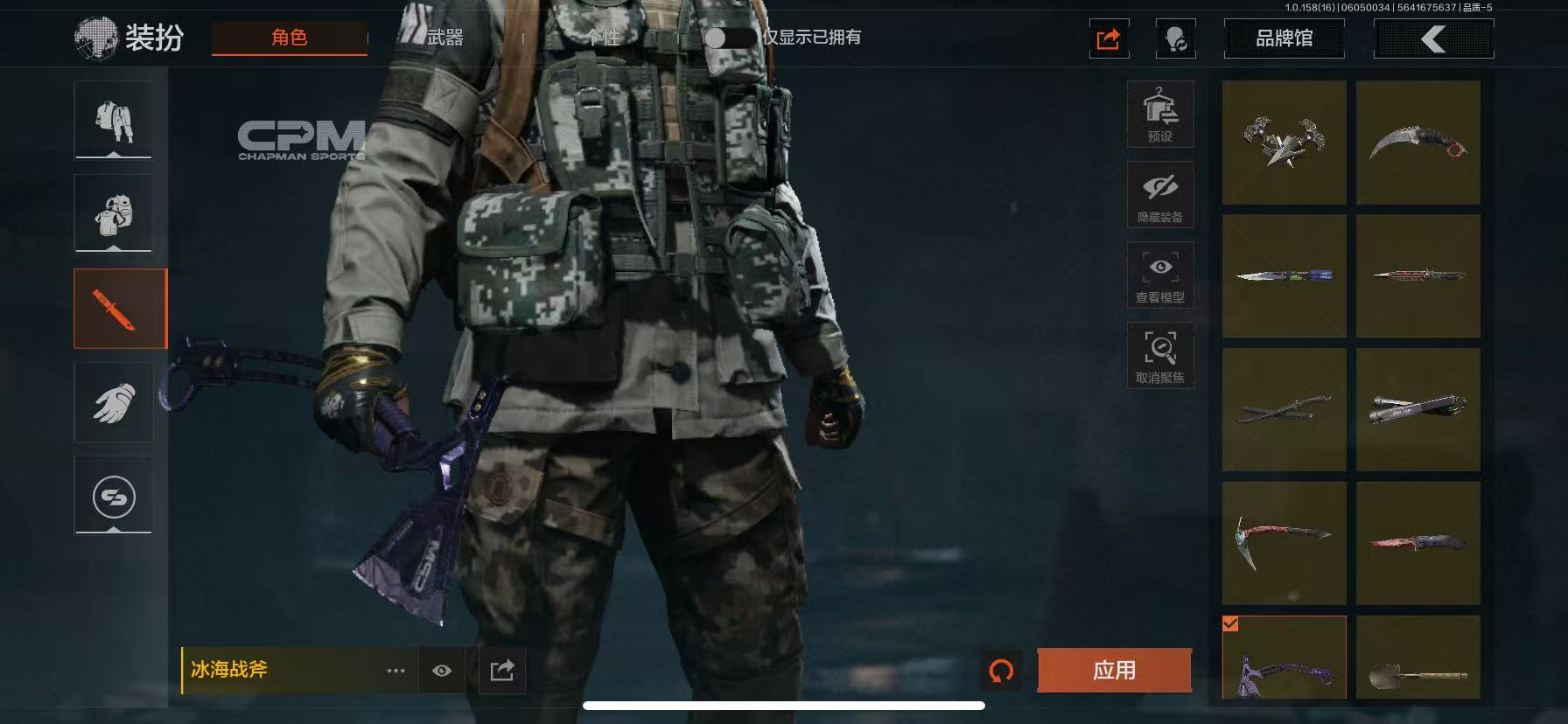Open the 品牌馆 brand hall
Image resolution: width=1568 pixels, height=724 pixels.
(1284, 38)
